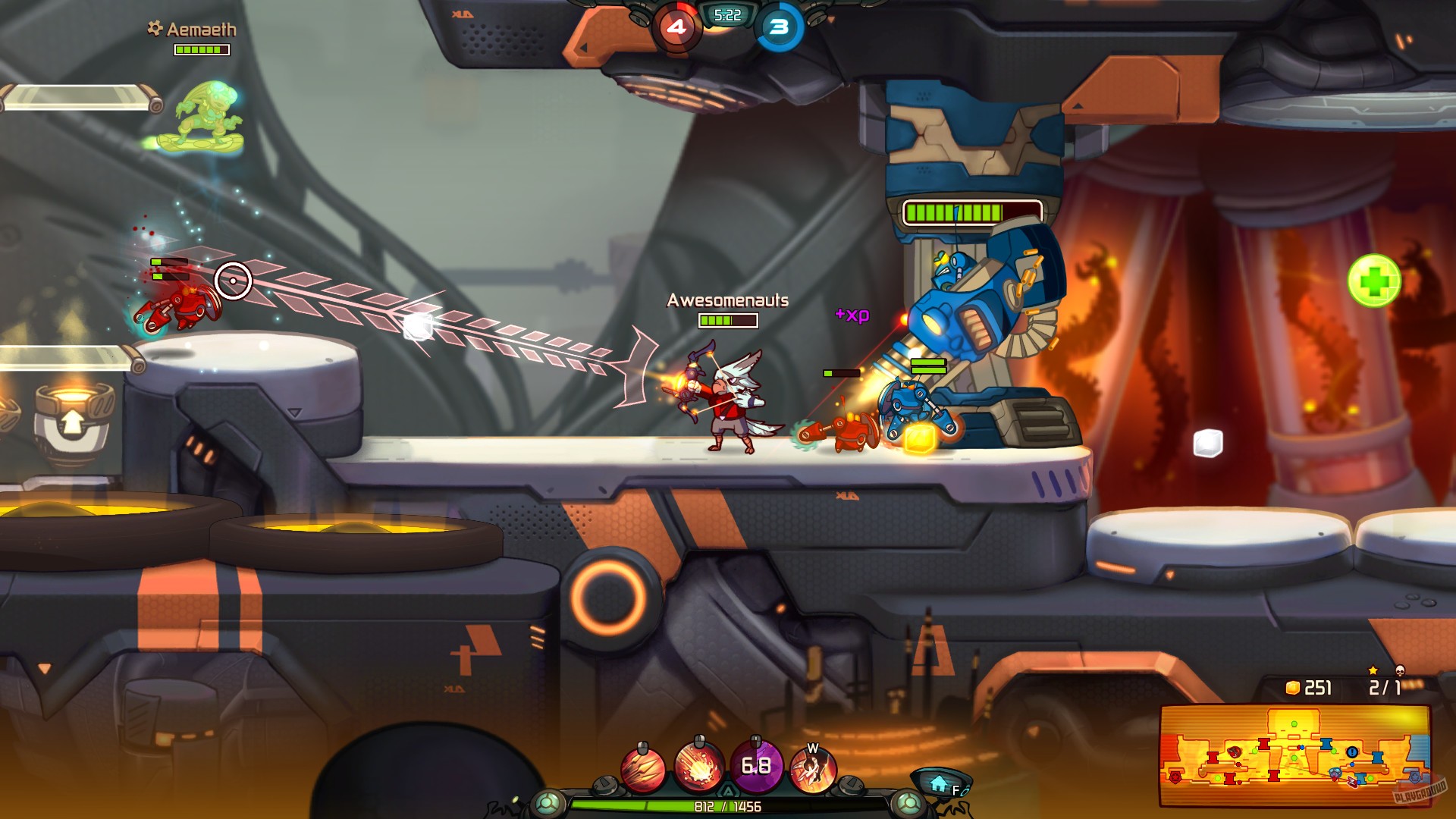
Task: Open the A upgrade shop emblem below the abilities
Action: point(728,789)
